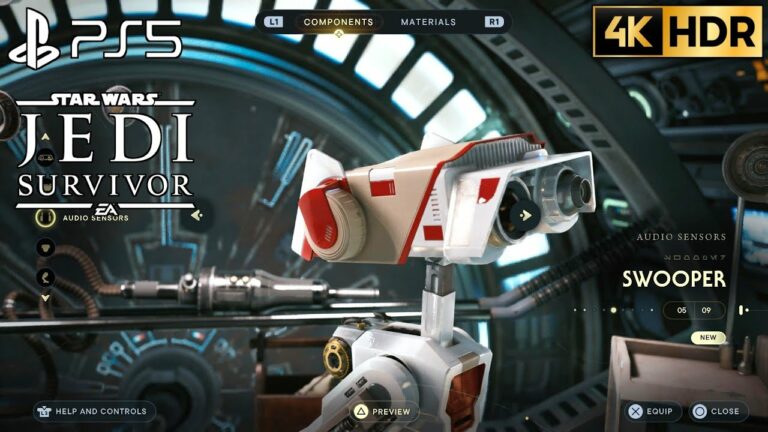Close the customization screen
This screenshot has width=768, height=432.
click(716, 411)
